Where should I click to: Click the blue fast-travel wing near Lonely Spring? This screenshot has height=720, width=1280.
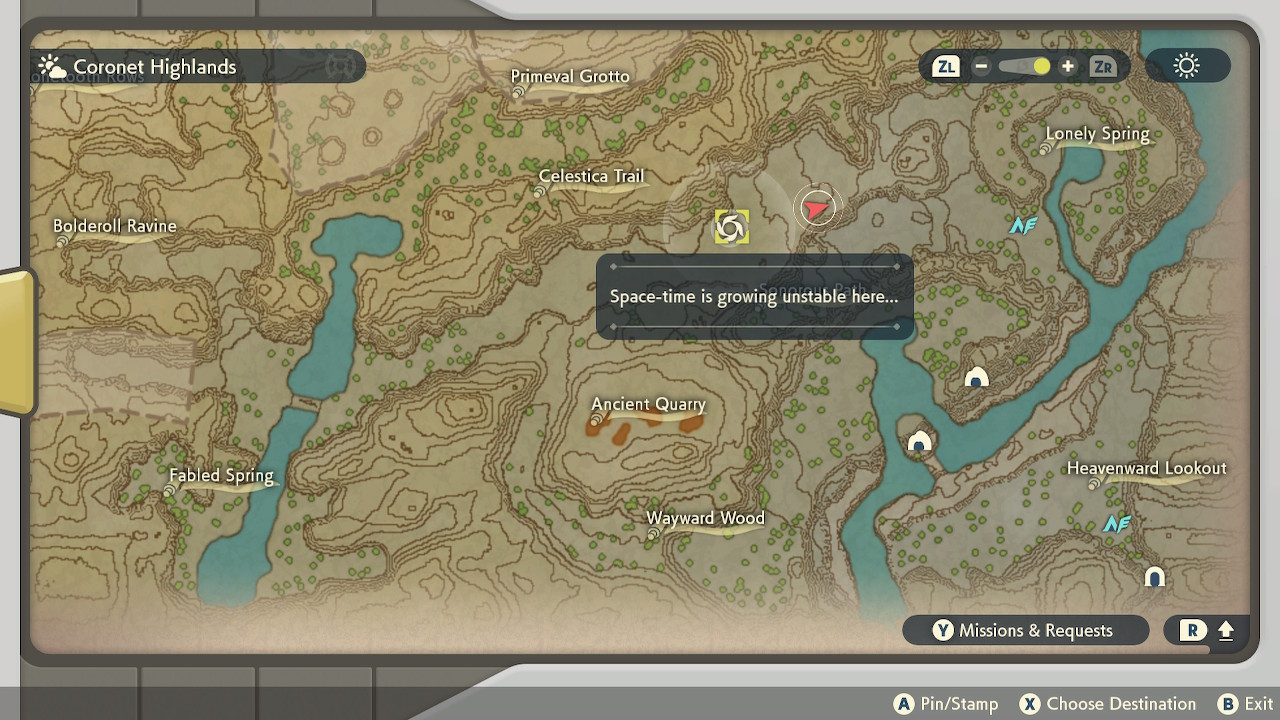pos(1022,225)
